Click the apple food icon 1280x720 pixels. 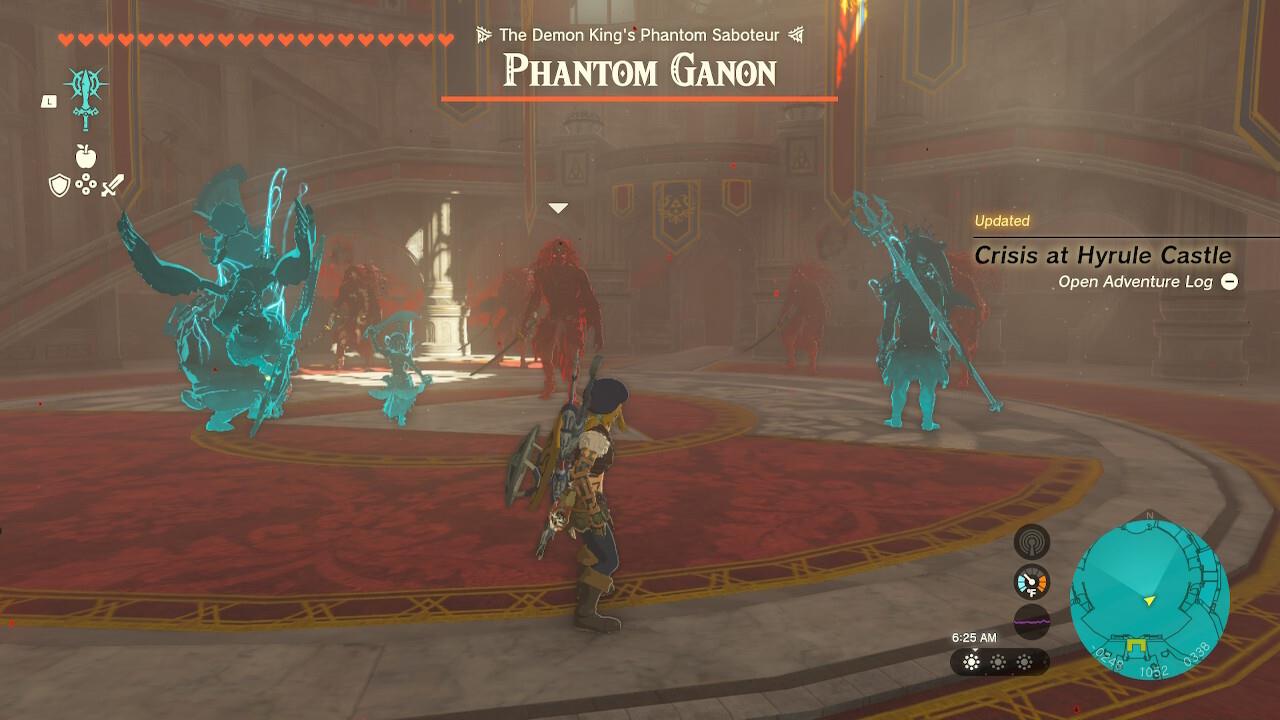86,156
